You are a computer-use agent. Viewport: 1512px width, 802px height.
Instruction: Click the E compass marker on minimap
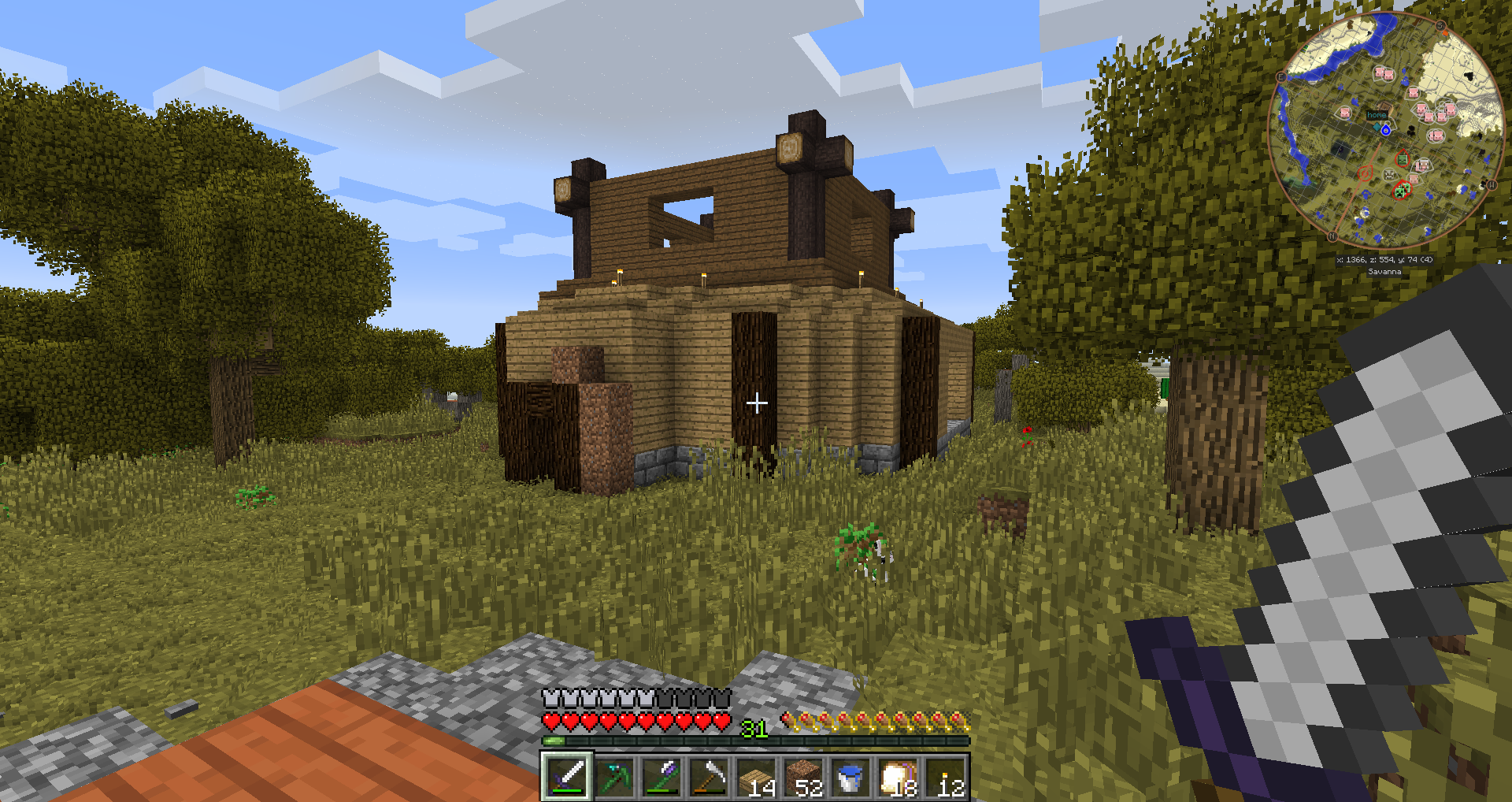click(x=1280, y=77)
